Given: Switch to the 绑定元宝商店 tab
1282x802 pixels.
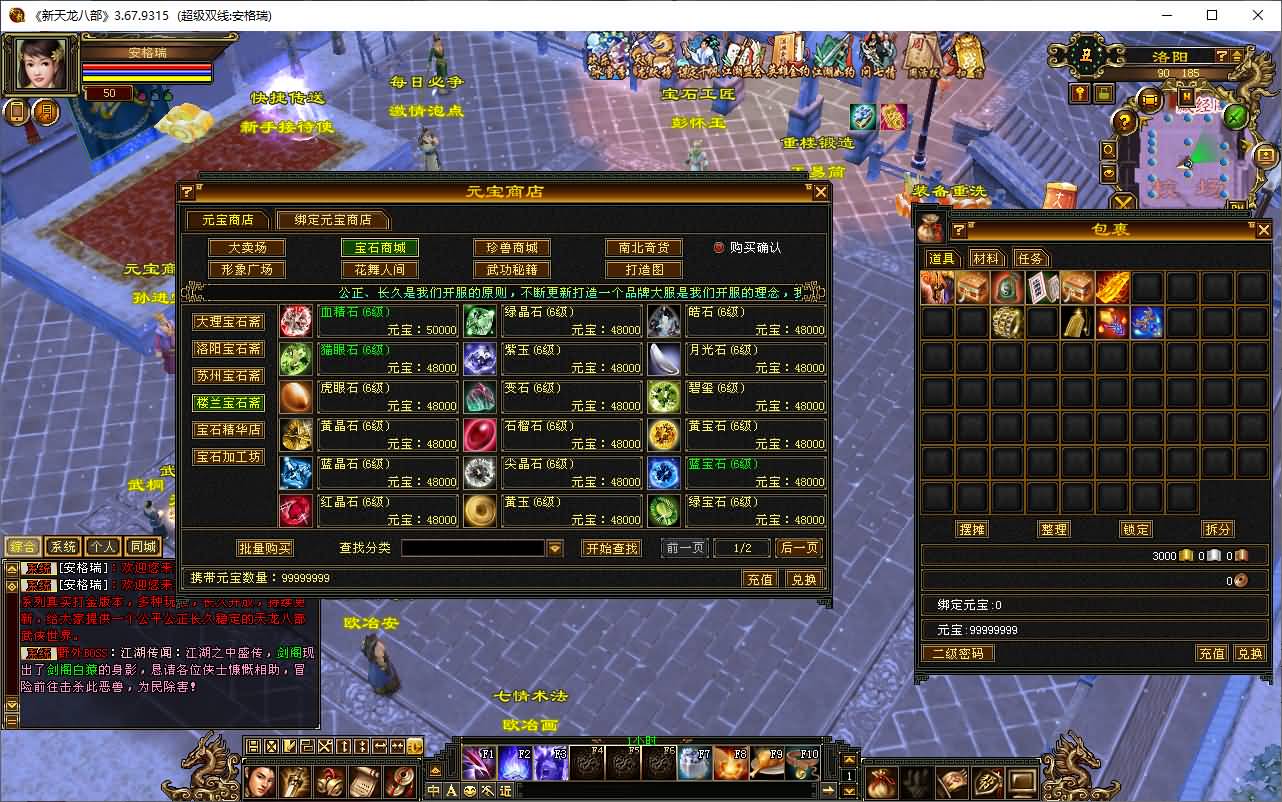Looking at the screenshot, I should coord(333,220).
